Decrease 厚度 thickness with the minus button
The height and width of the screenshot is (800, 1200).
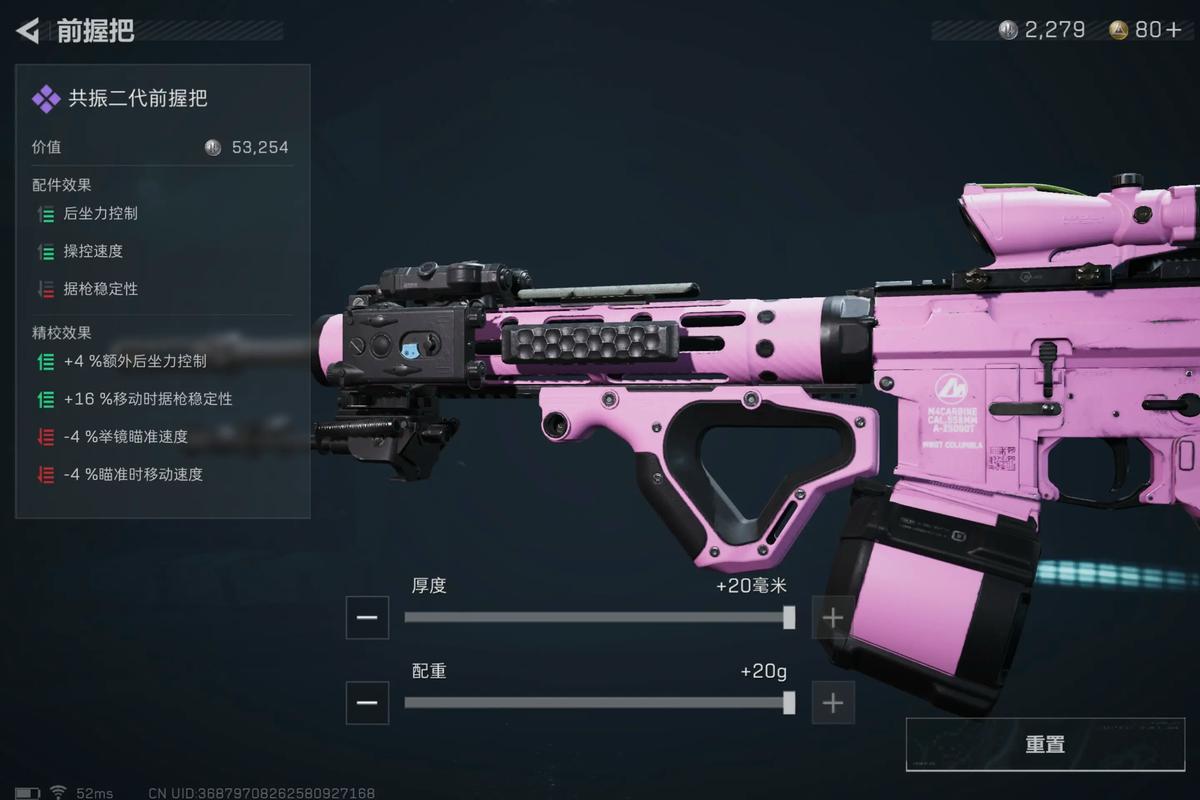[367, 617]
